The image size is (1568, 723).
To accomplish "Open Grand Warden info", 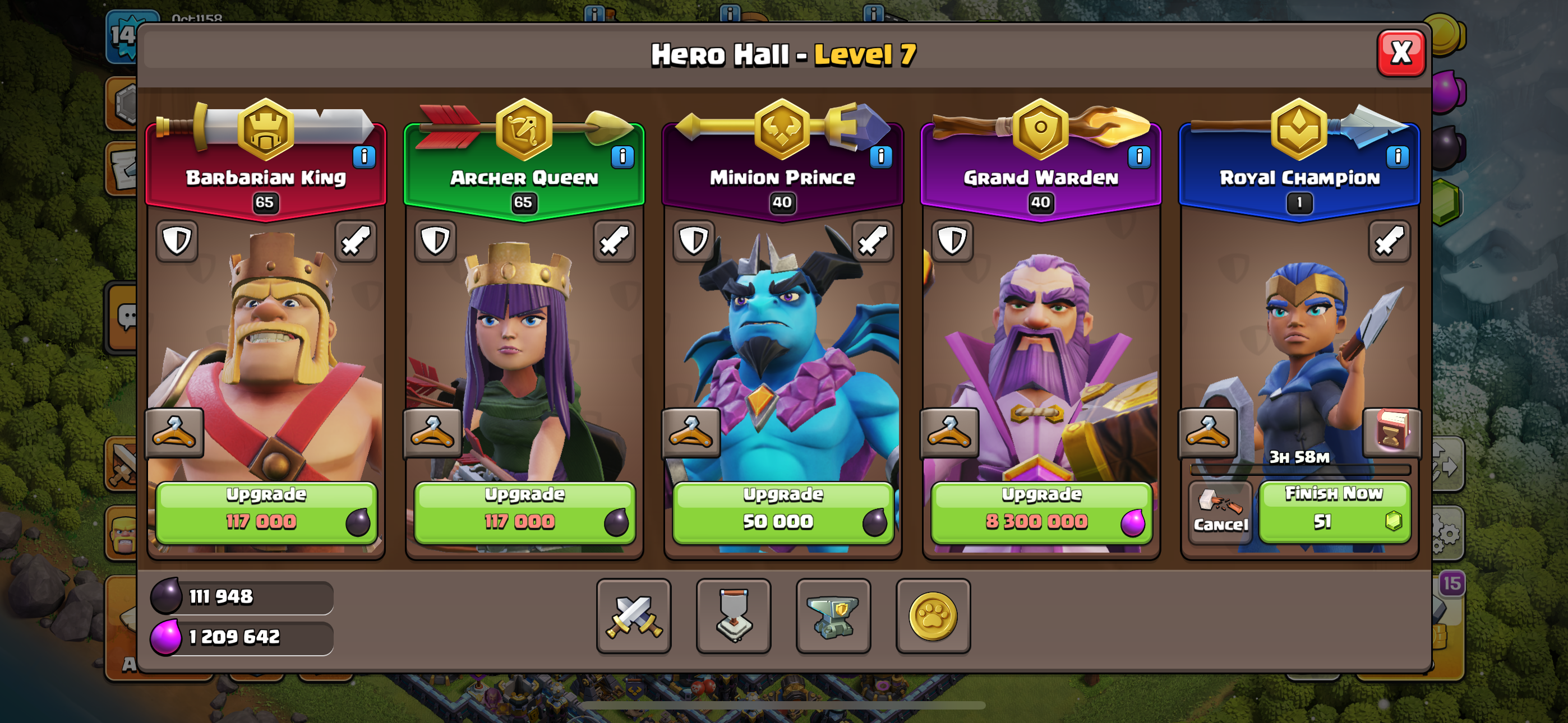I will 1139,157.
